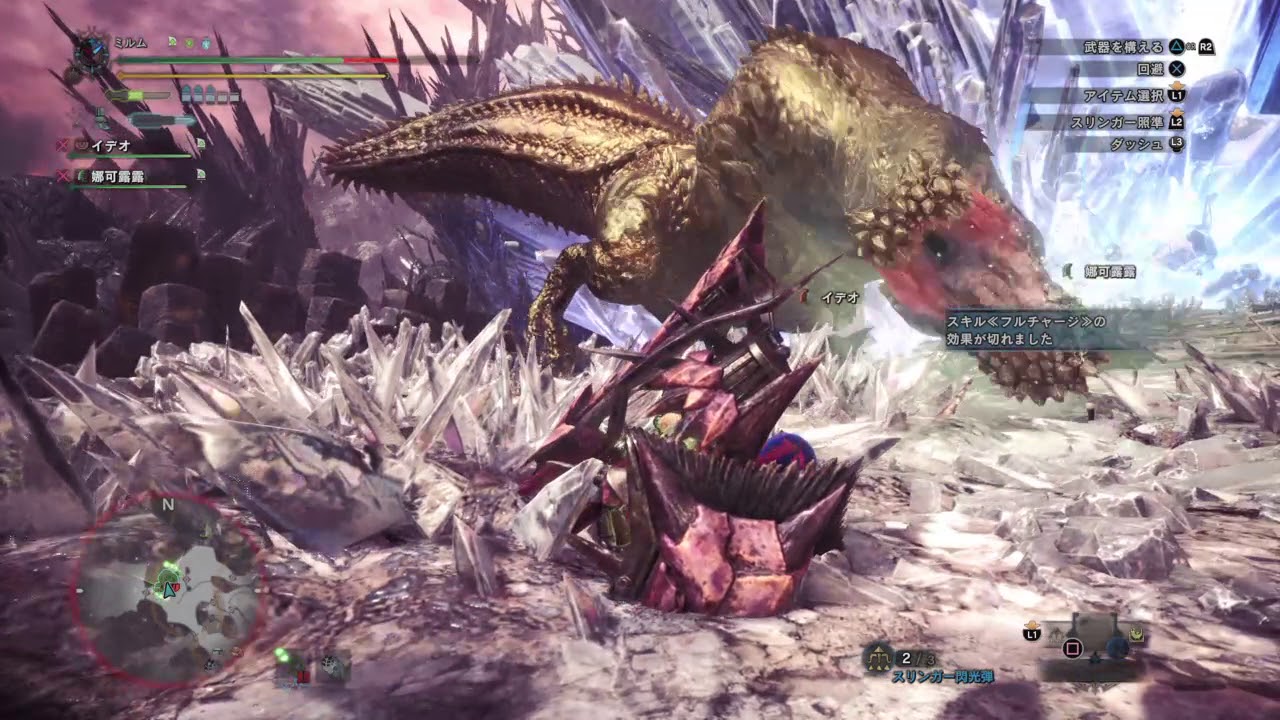Click the orange up arrow above L1 prompt
The height and width of the screenshot is (720, 1280).
click(x=1176, y=86)
